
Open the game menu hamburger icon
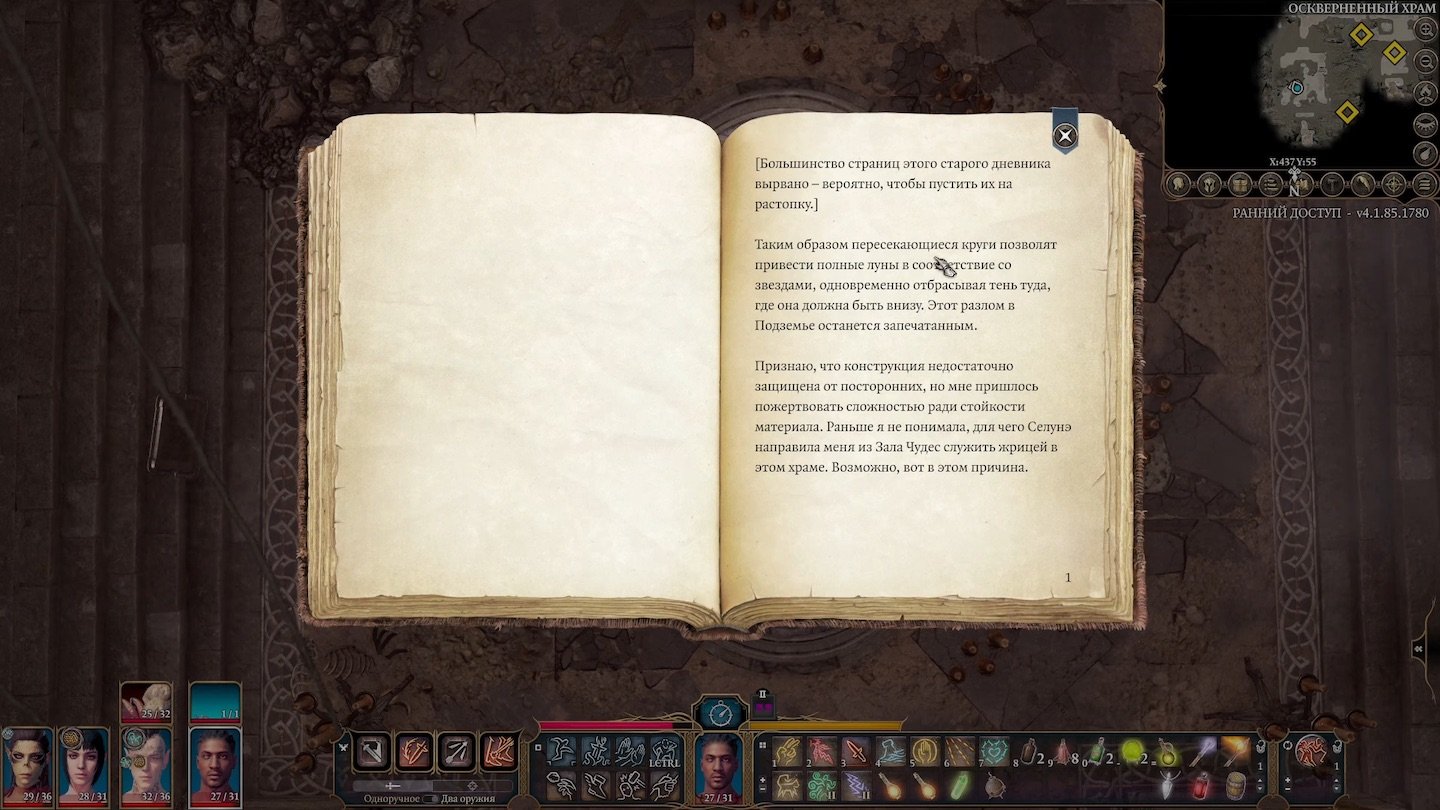point(1424,185)
